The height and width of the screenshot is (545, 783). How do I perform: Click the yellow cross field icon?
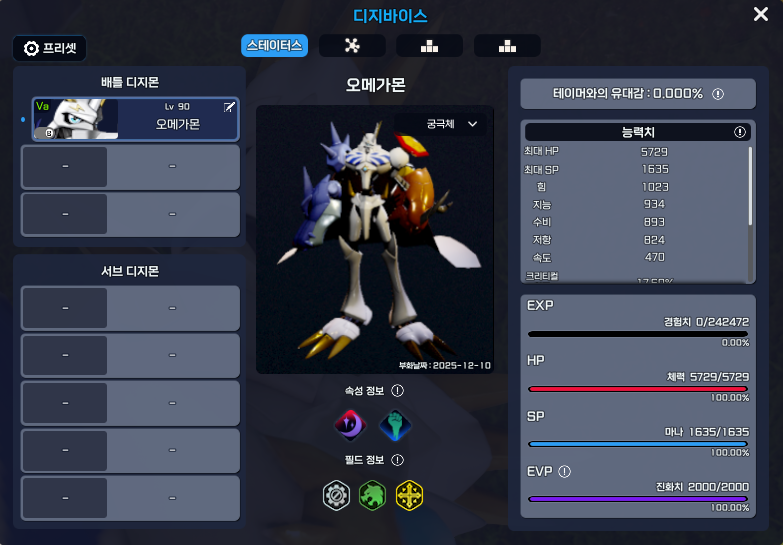coord(409,494)
